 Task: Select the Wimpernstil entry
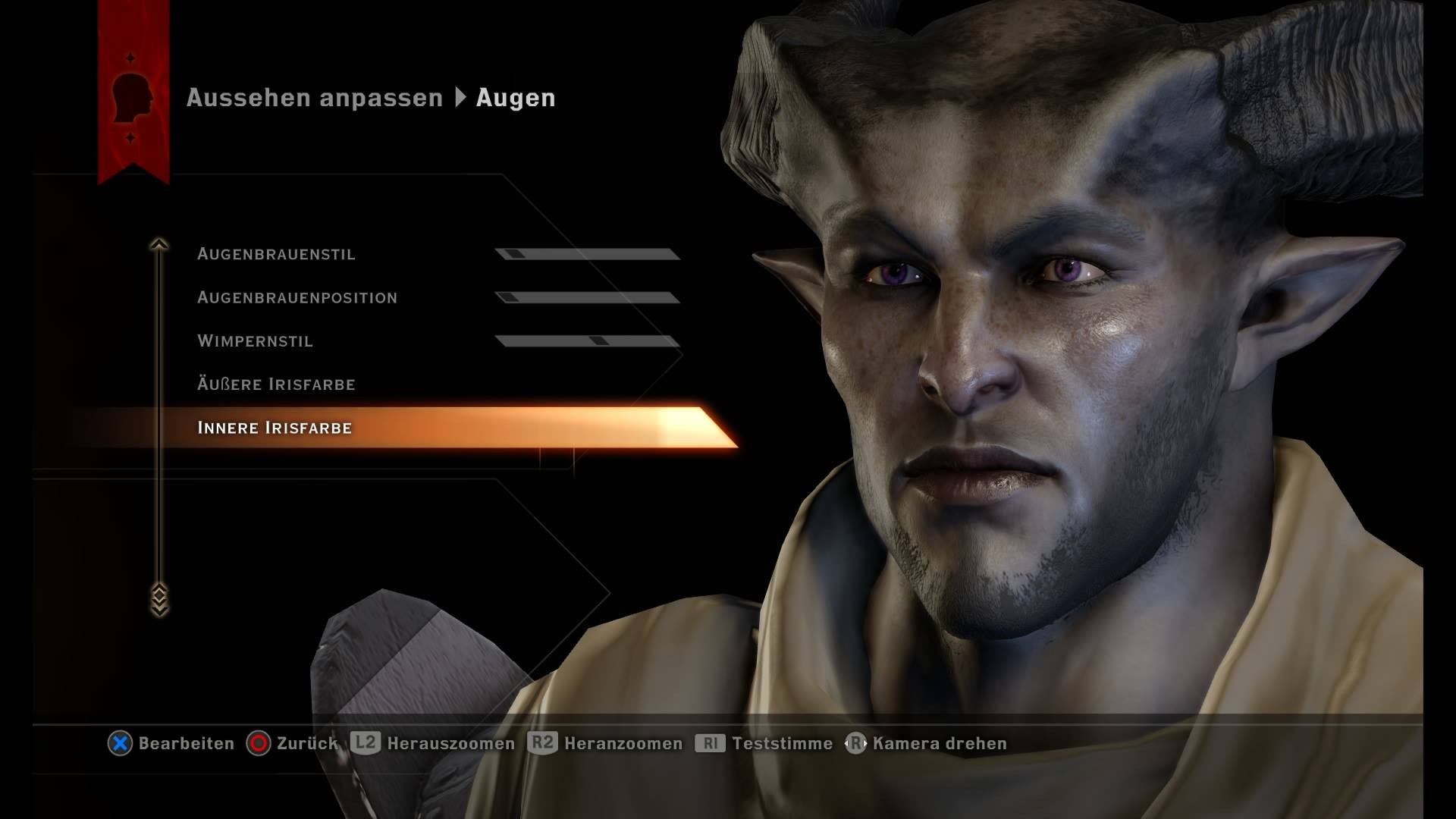click(x=255, y=340)
